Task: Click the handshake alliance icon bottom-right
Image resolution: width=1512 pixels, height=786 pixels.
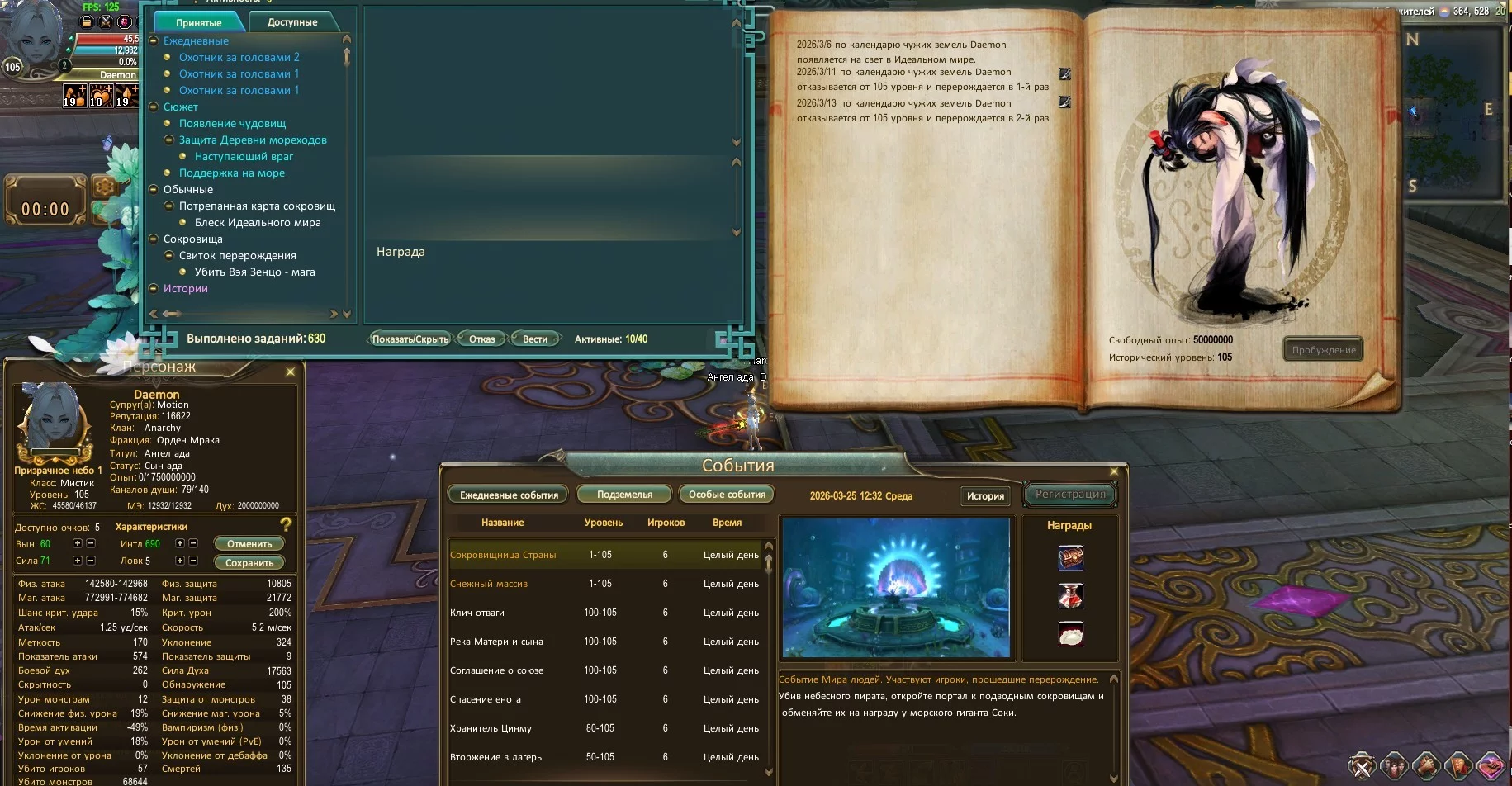Action: pyautogui.click(x=1424, y=765)
